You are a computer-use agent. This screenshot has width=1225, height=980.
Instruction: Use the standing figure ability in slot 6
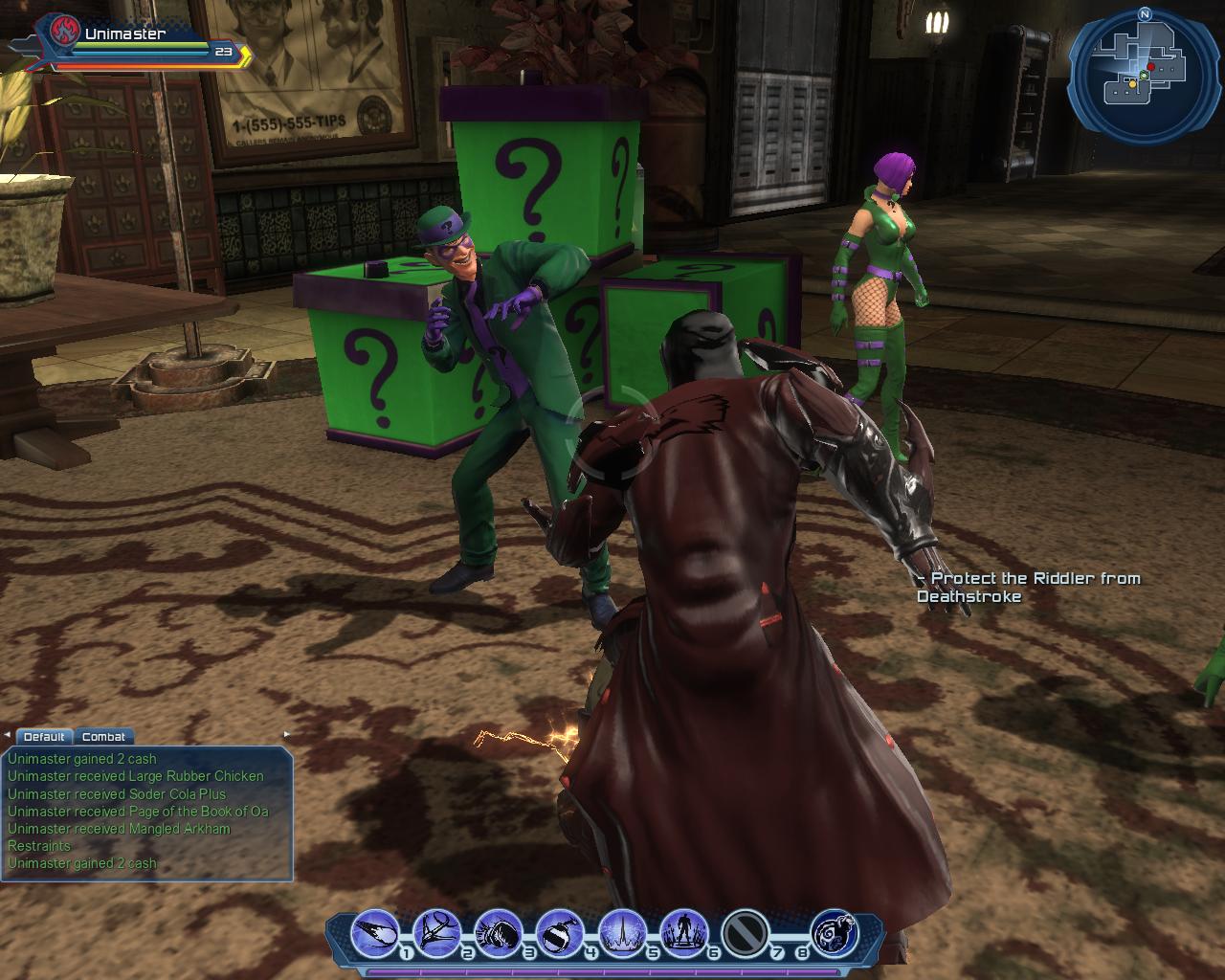(683, 933)
